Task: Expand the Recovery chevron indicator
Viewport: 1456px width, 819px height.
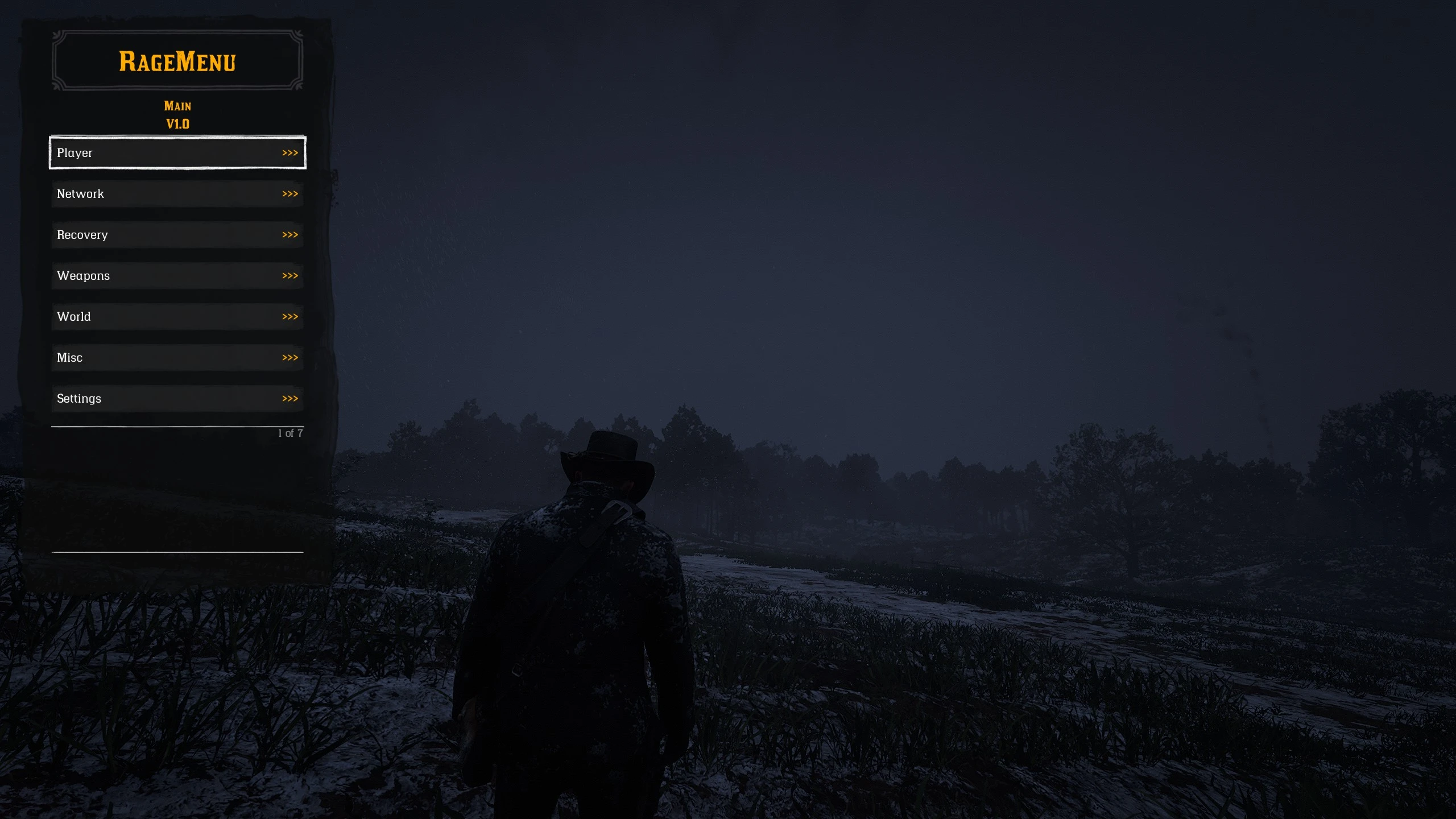Action: tap(291, 234)
